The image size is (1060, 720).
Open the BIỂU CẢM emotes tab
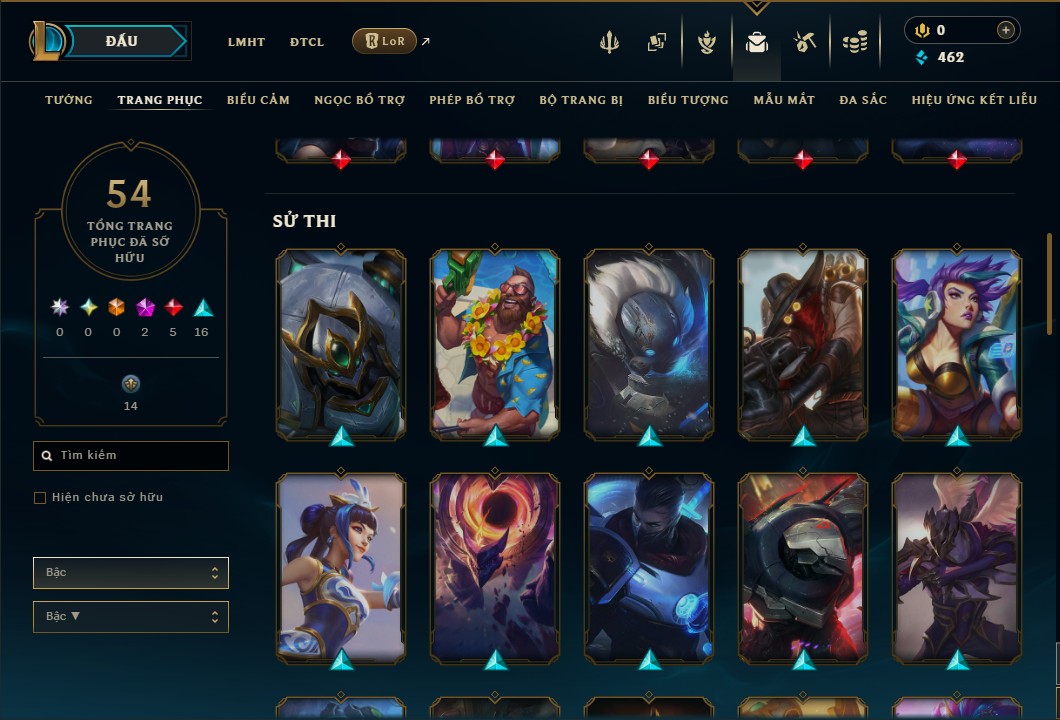pos(258,100)
